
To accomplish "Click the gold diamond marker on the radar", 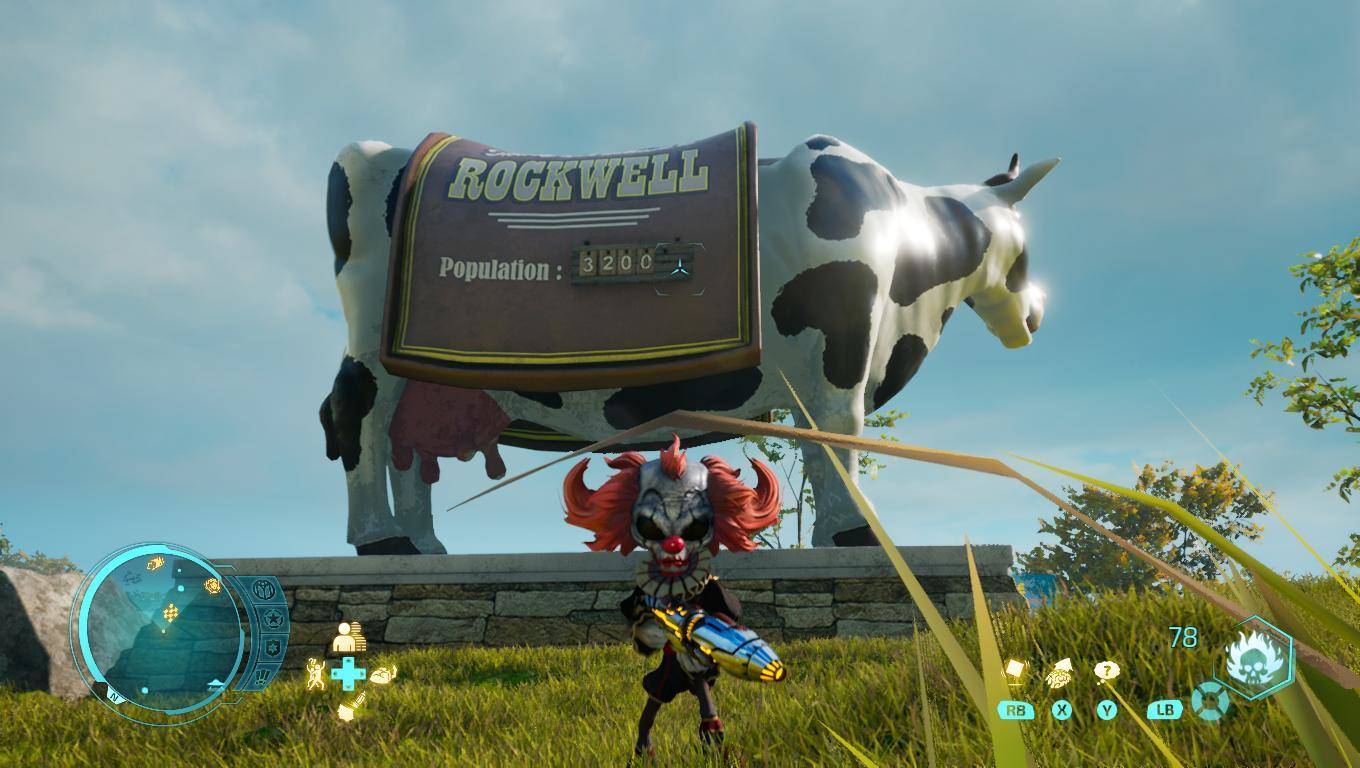I will click(x=171, y=612).
